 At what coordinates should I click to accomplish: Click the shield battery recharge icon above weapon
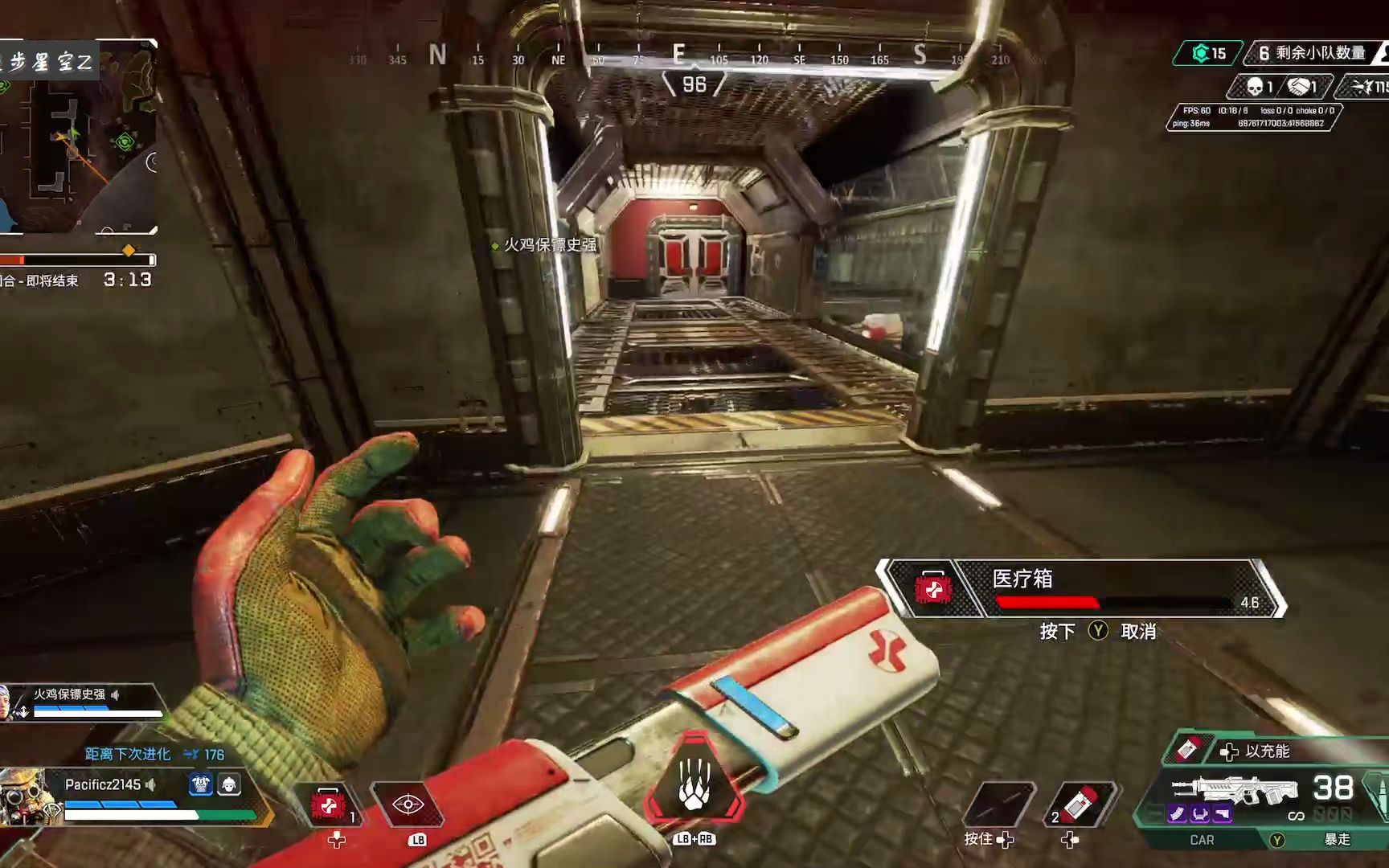pos(1188,751)
